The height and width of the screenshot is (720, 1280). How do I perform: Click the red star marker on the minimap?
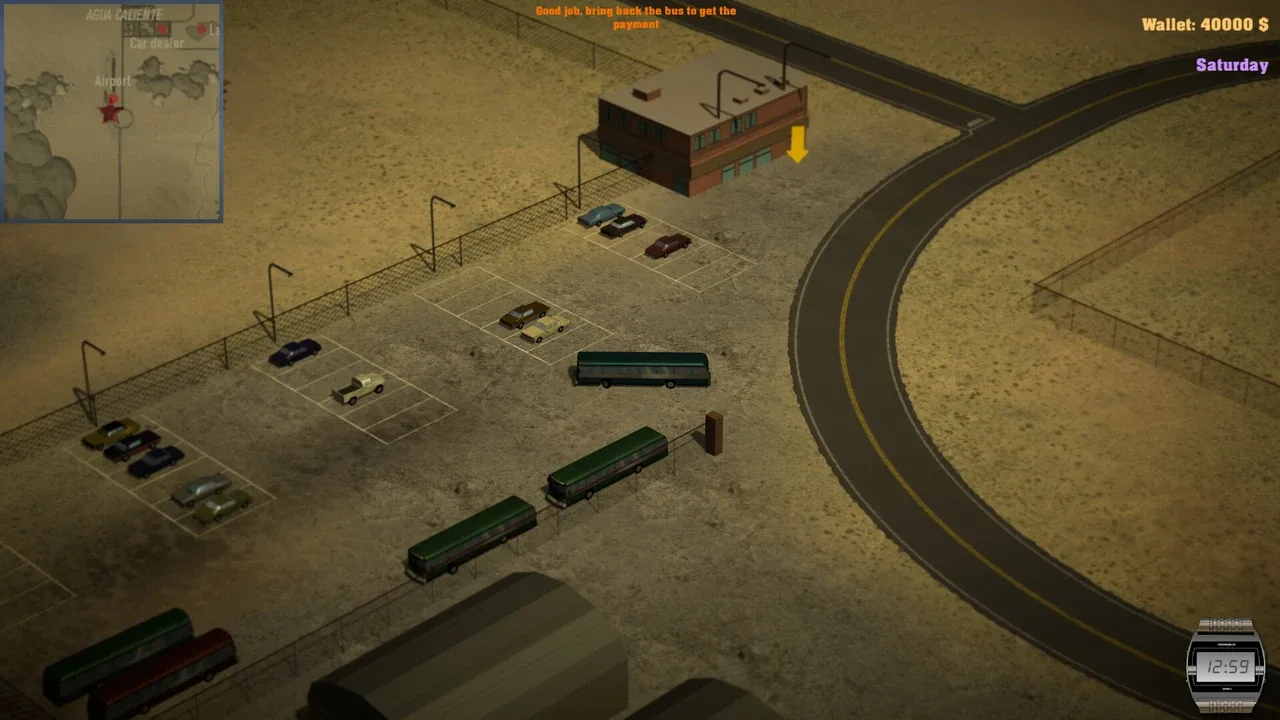coord(110,110)
